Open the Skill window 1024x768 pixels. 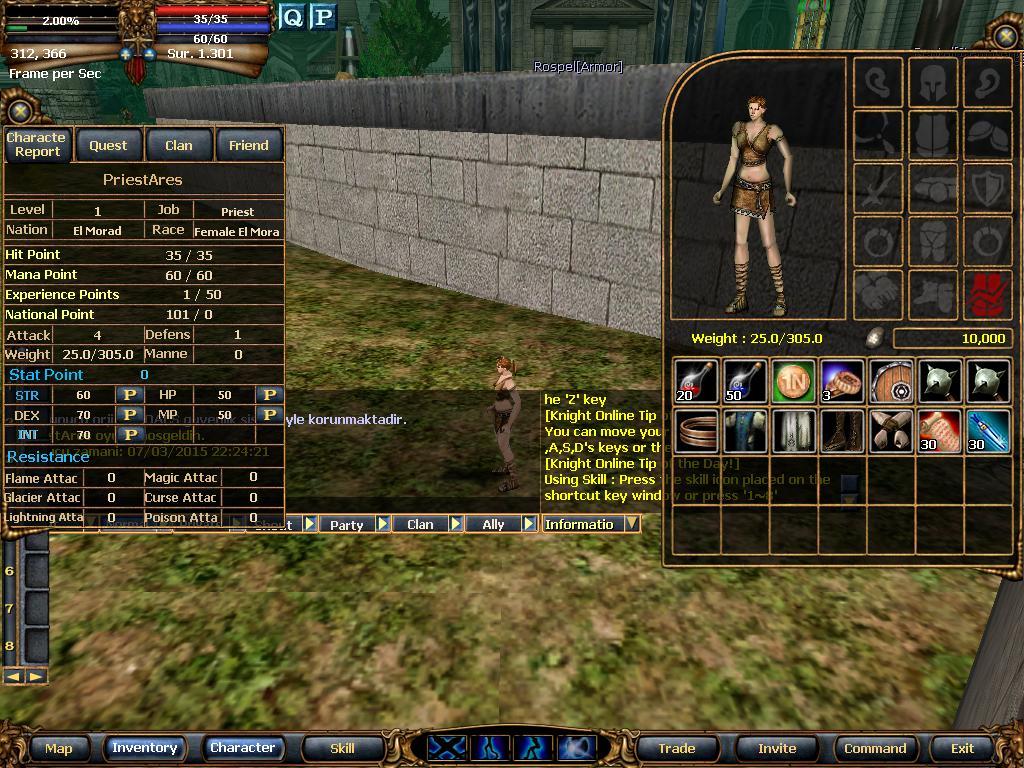pyautogui.click(x=342, y=748)
